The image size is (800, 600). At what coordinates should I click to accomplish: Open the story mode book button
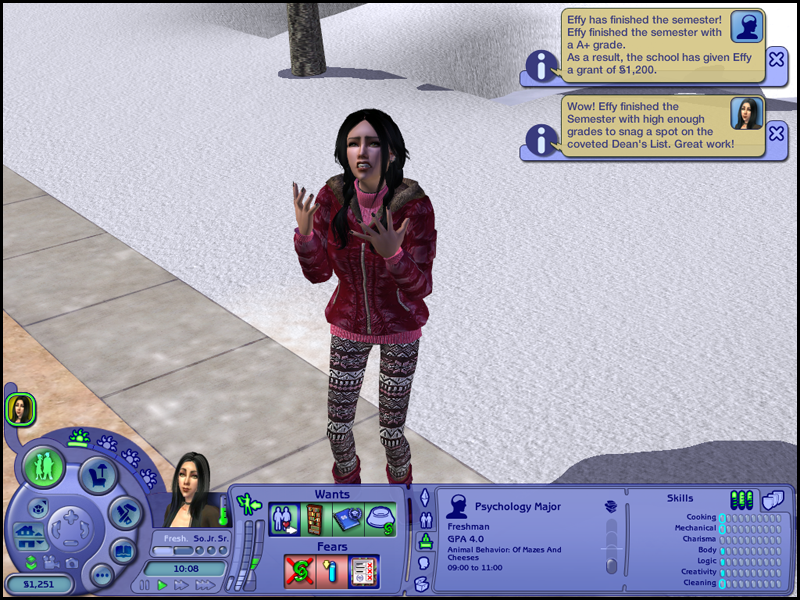123,551
